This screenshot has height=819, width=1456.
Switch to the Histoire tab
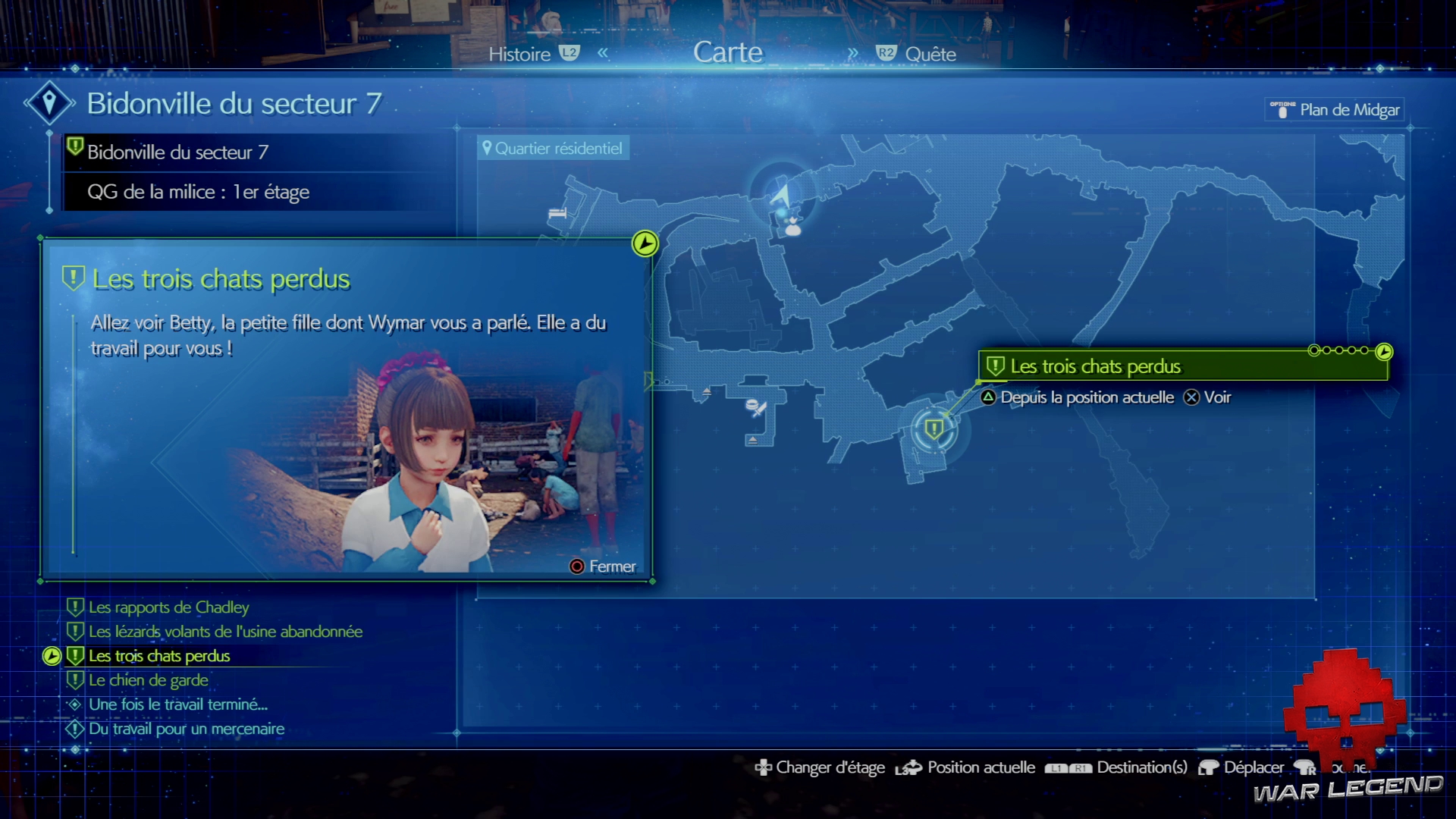coord(520,54)
